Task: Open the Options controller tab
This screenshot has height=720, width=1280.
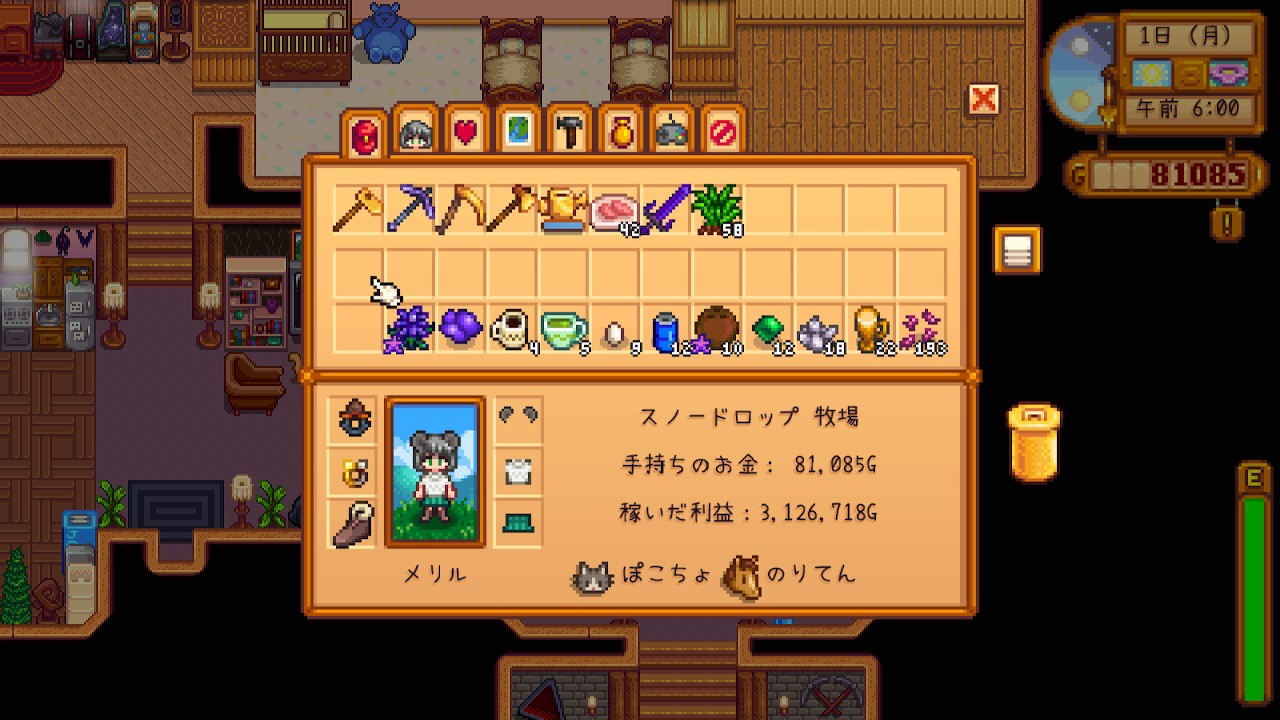Action: click(x=672, y=131)
